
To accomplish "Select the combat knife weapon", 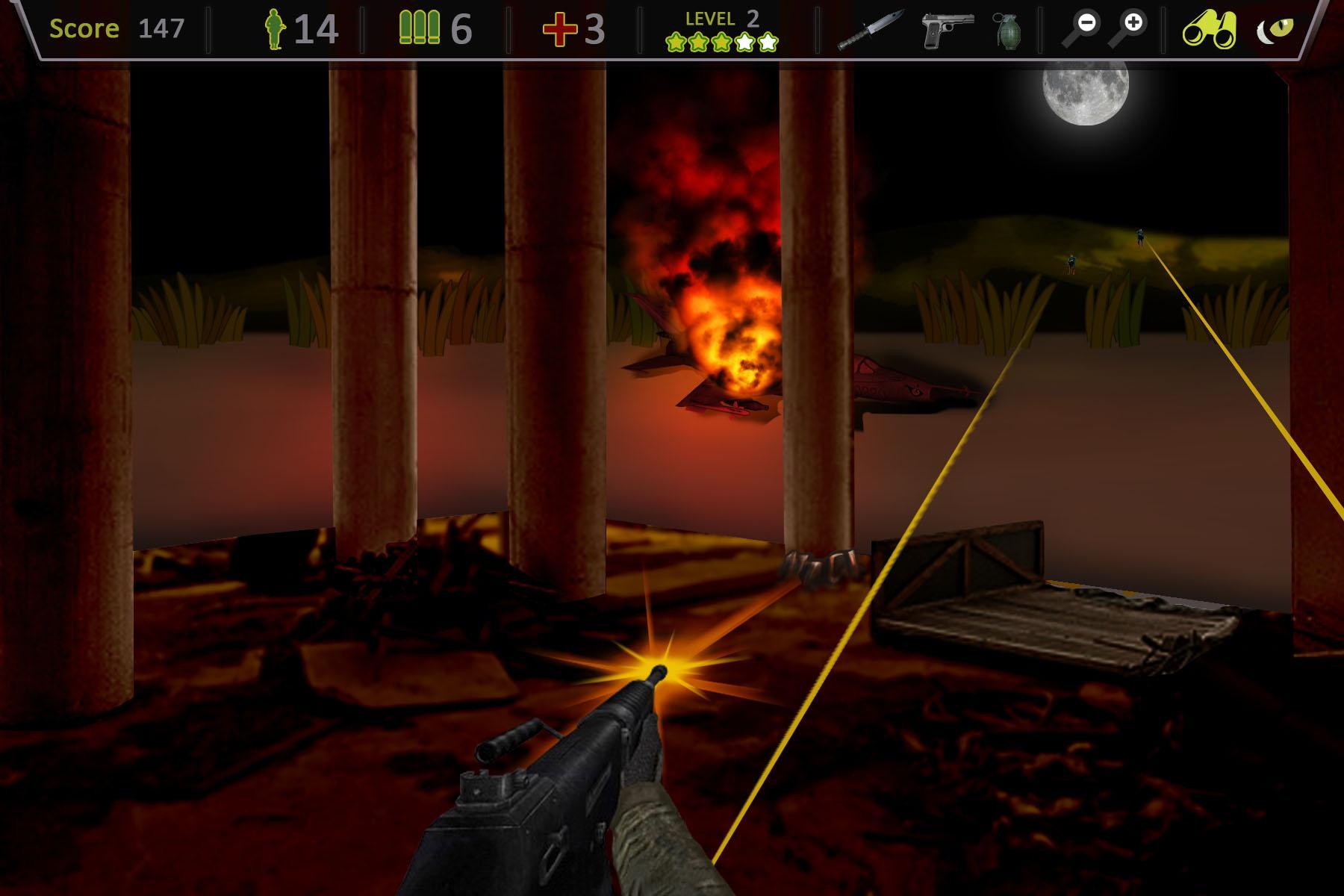I will click(x=871, y=30).
